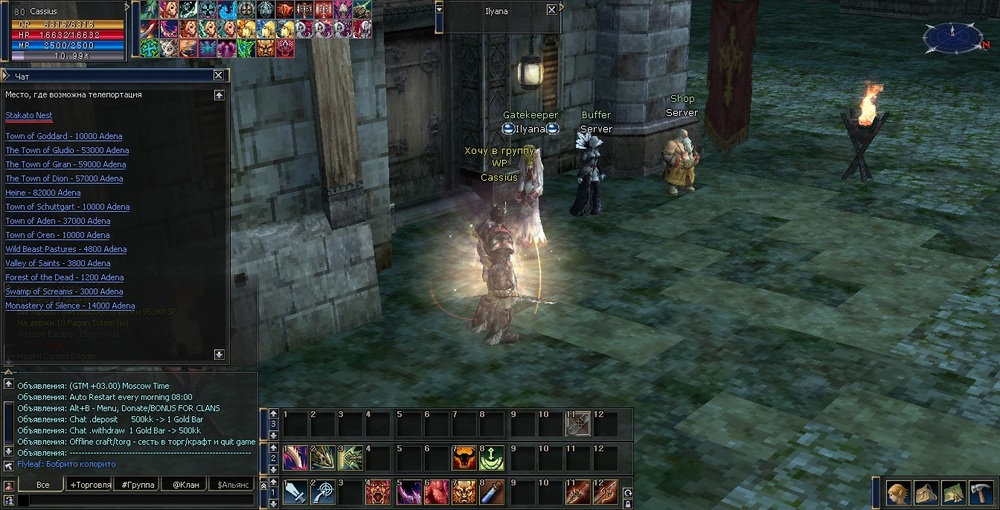Open the Stakato Nest link
This screenshot has height=510, width=1000.
(x=29, y=116)
